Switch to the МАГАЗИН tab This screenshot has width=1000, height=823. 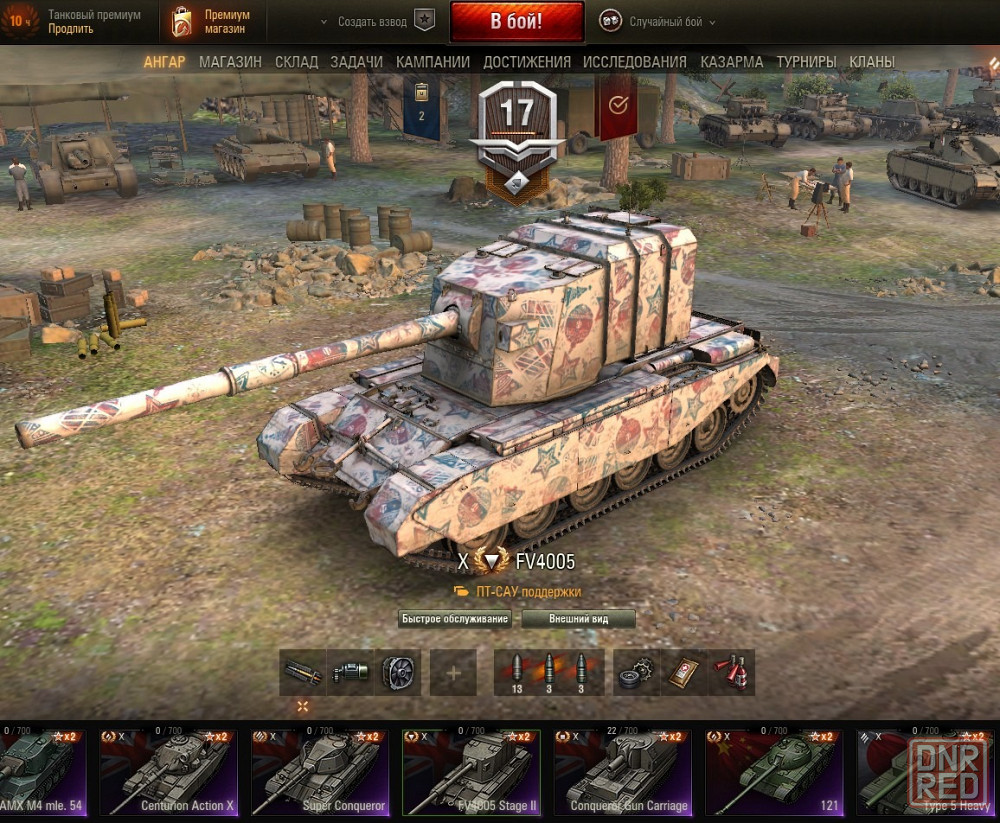coord(230,62)
